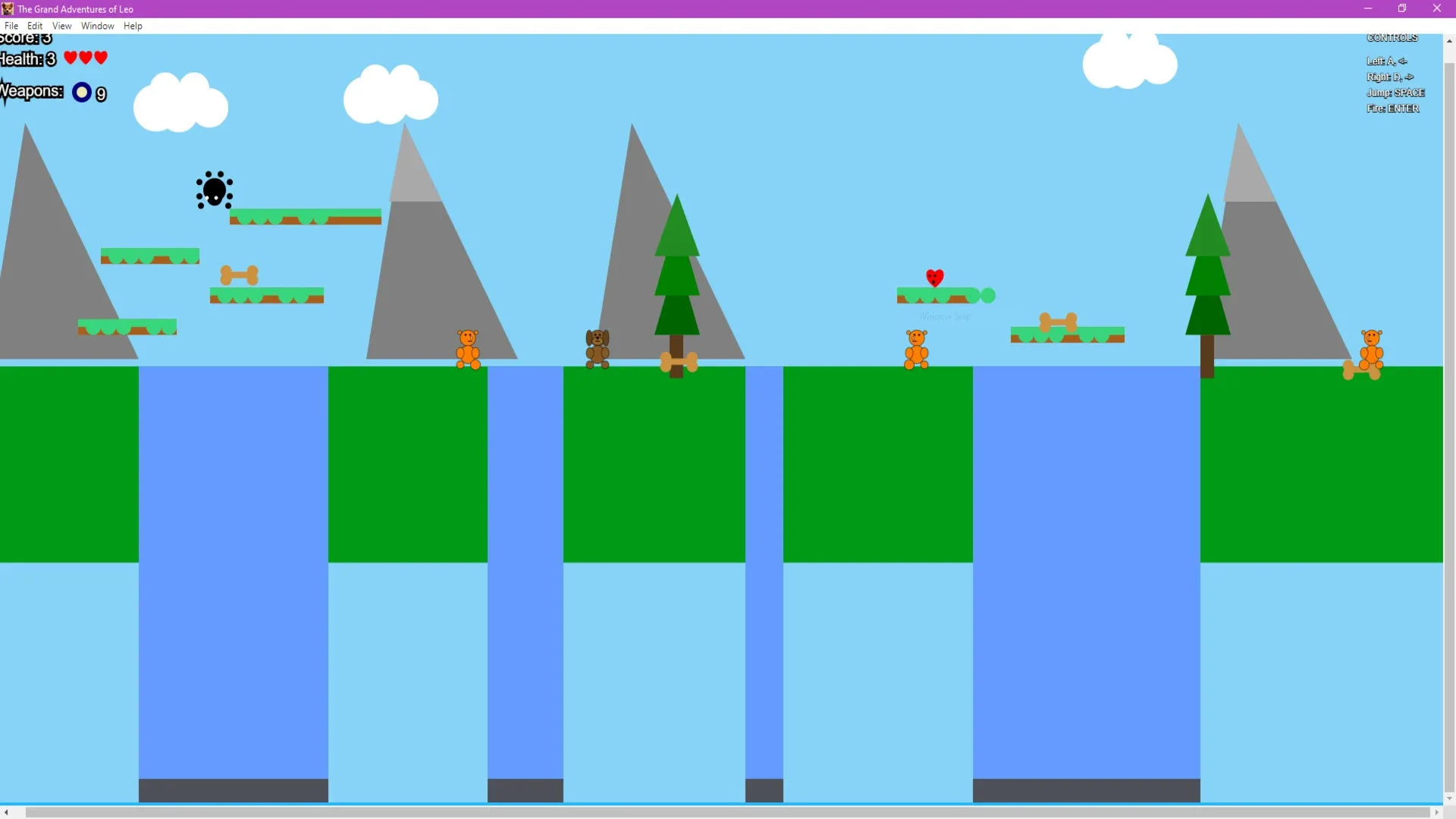Click the horizontal scrollbar thumb at the bottom
This screenshot has width=1456, height=819.
coord(728,813)
